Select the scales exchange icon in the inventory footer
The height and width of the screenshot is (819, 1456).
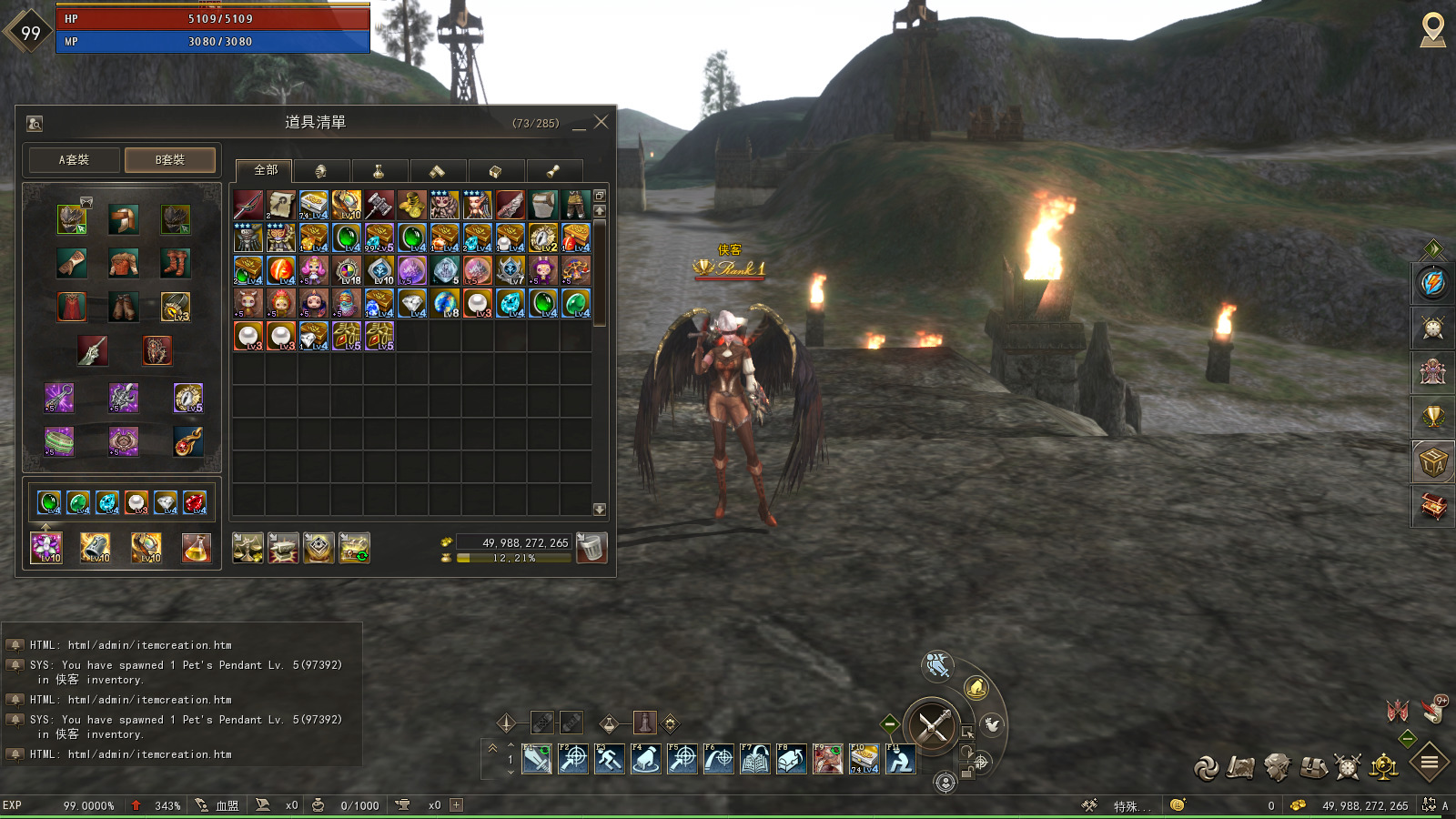pos(248,548)
